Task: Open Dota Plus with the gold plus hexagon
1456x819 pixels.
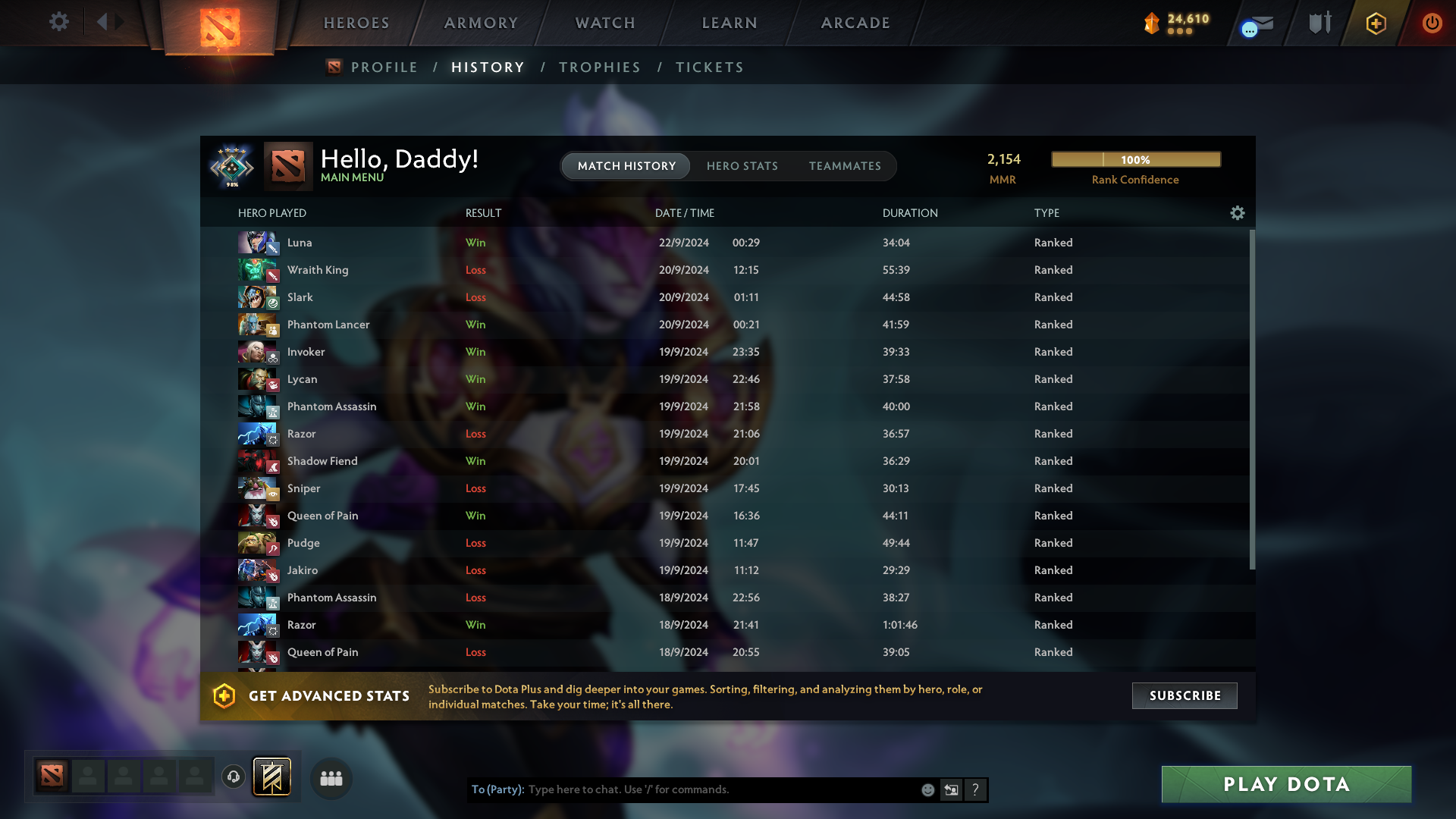Action: [1375, 23]
